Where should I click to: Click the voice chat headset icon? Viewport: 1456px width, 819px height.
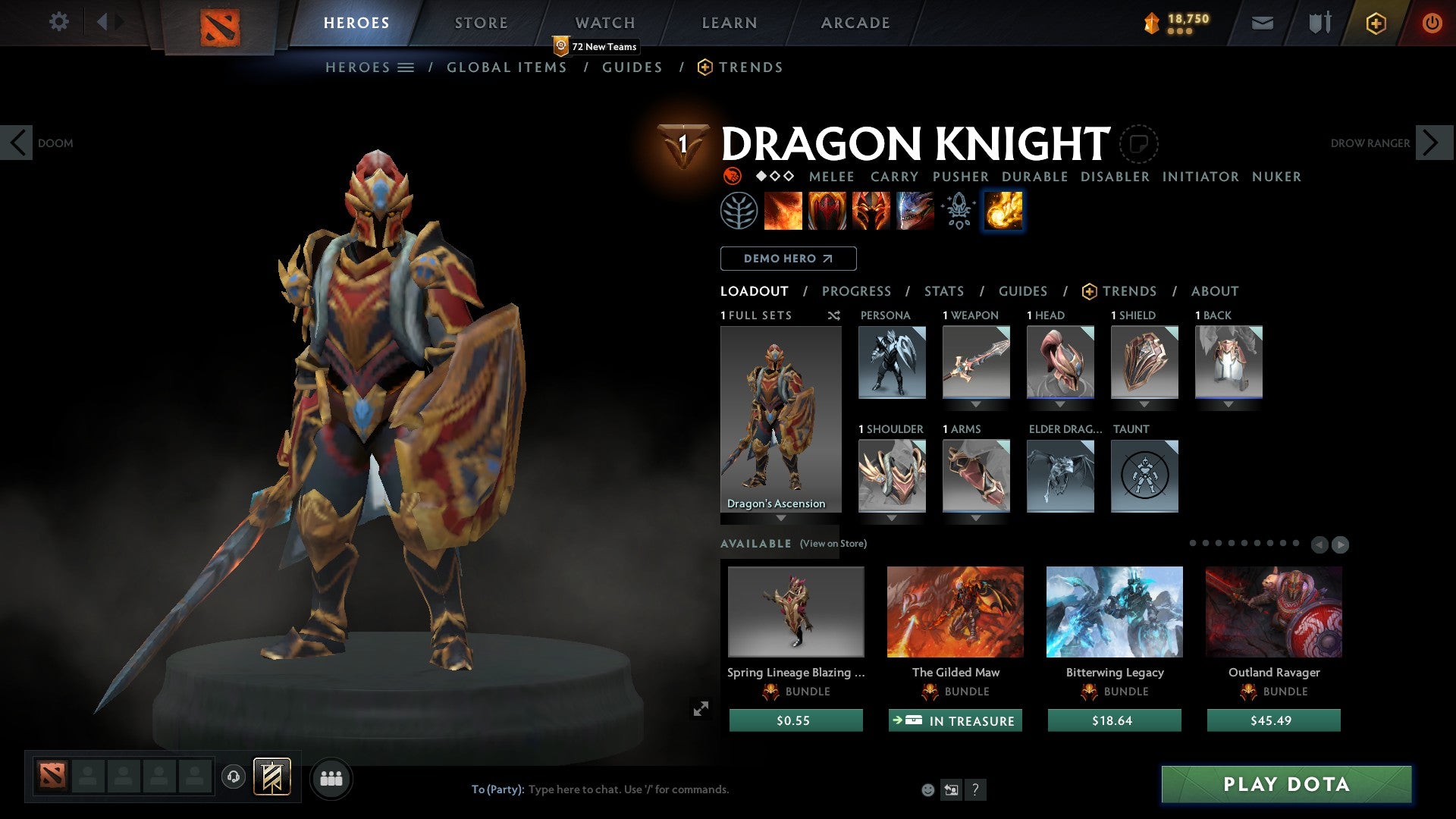point(233,777)
